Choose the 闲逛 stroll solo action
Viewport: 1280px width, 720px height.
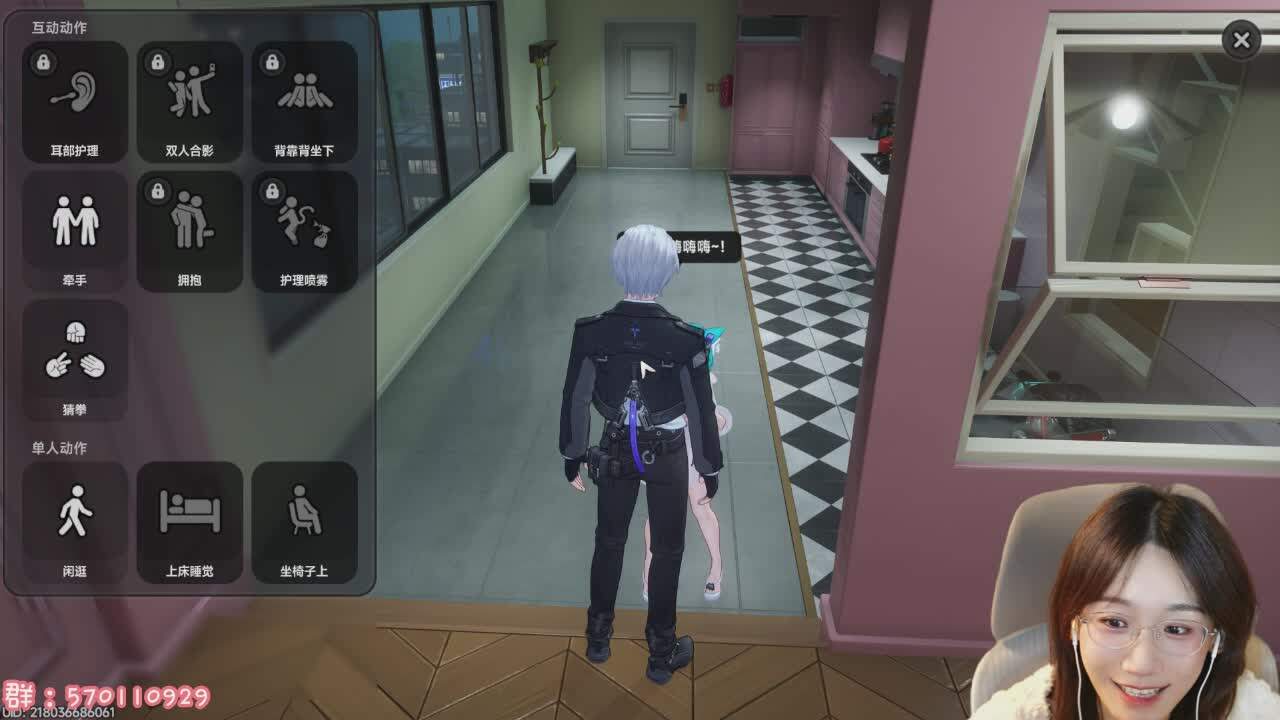[x=75, y=522]
